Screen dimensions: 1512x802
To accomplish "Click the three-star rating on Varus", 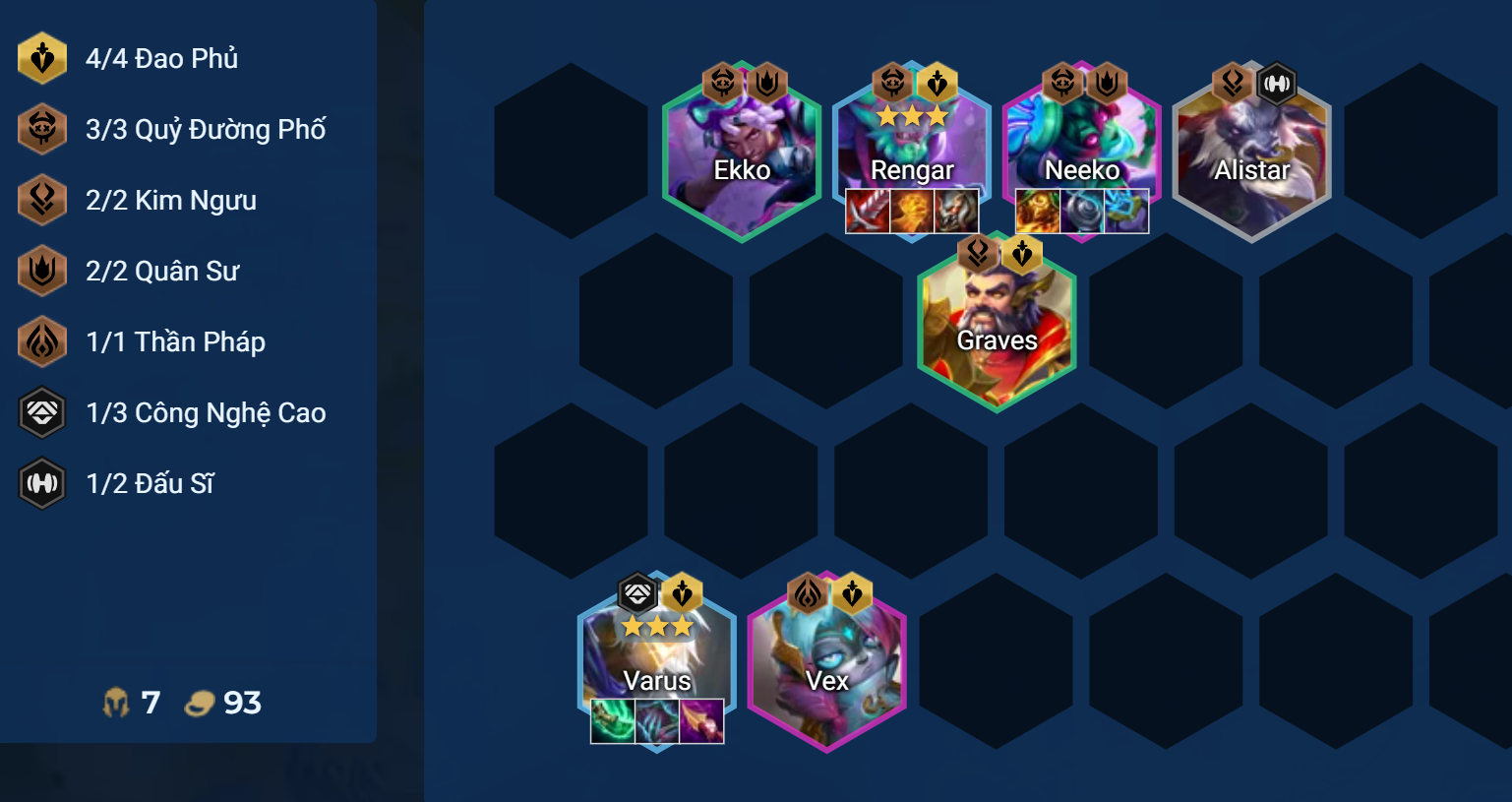I will (655, 624).
